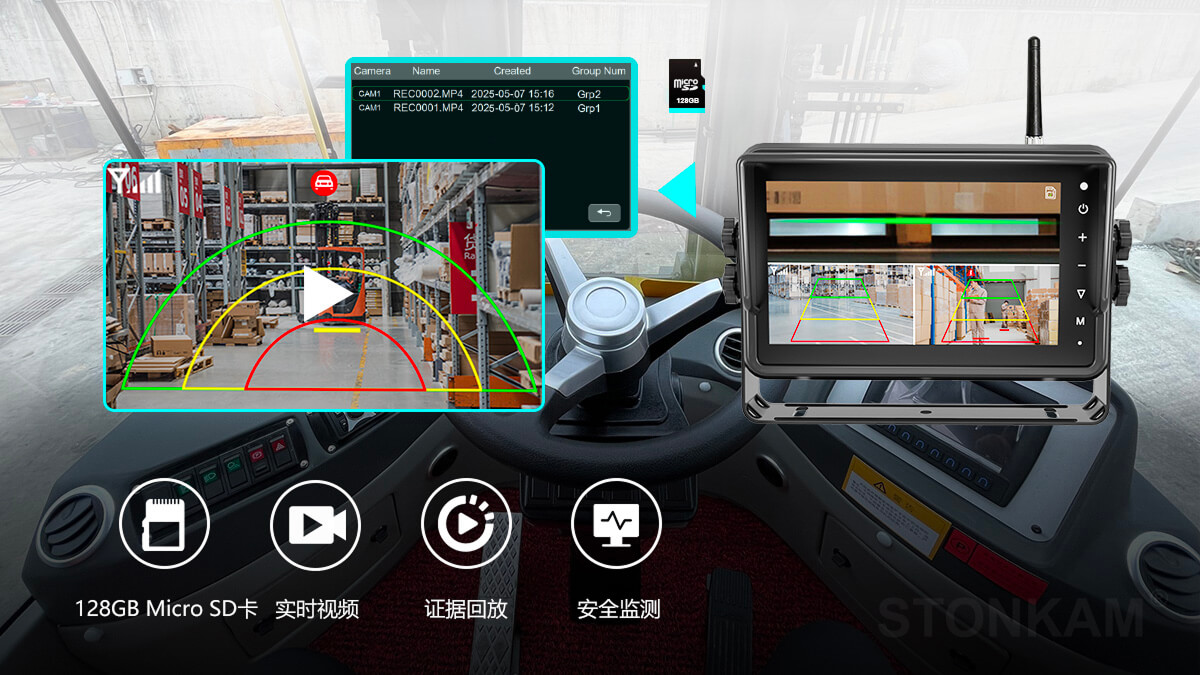
Task: Toggle the monitor's power button
Action: coord(1083,209)
